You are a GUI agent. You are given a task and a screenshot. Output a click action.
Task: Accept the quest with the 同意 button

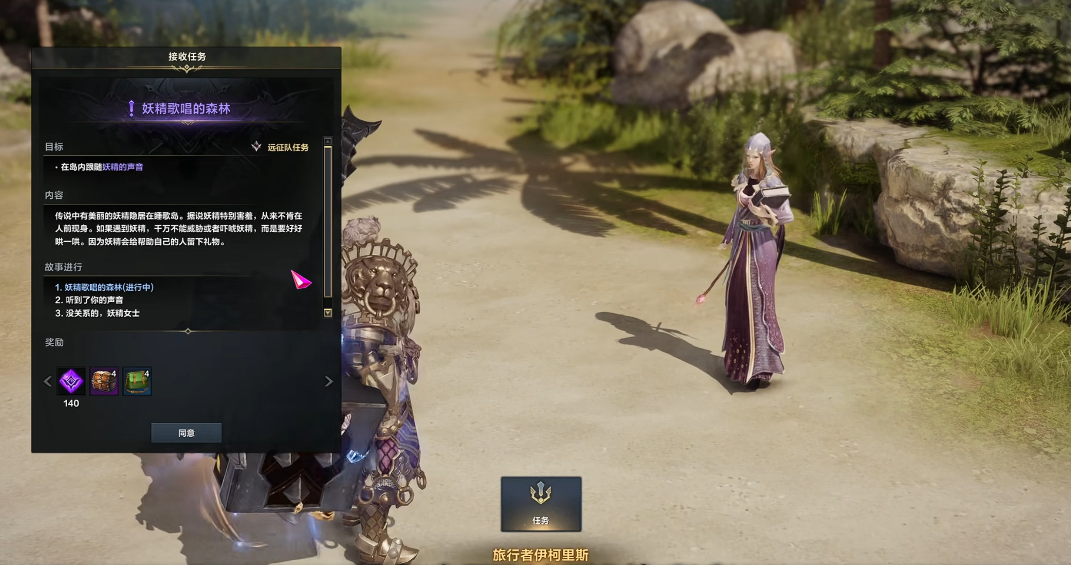point(186,433)
